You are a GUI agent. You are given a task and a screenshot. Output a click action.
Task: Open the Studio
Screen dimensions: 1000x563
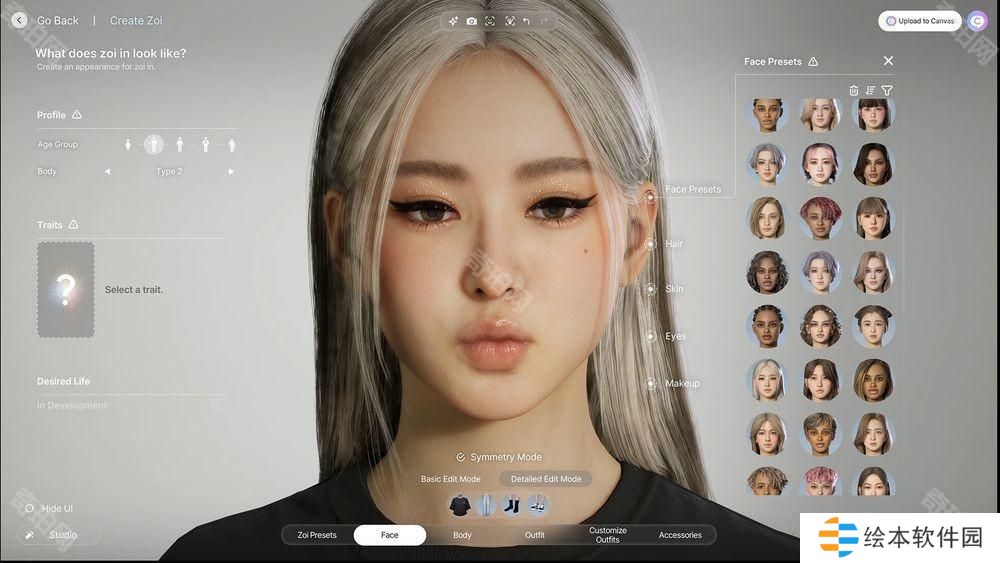point(58,535)
